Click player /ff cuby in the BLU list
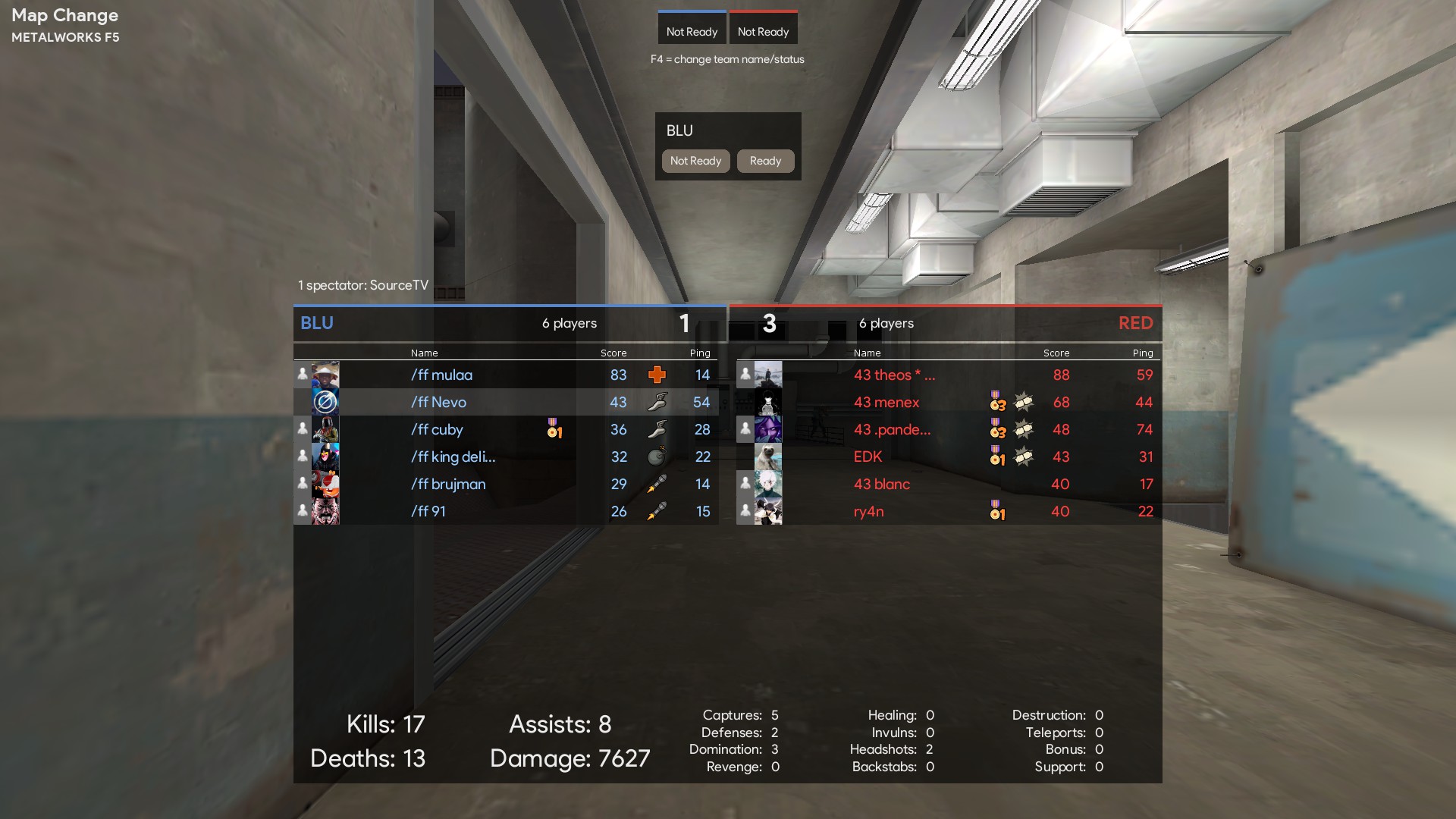The height and width of the screenshot is (819, 1456). (x=437, y=429)
